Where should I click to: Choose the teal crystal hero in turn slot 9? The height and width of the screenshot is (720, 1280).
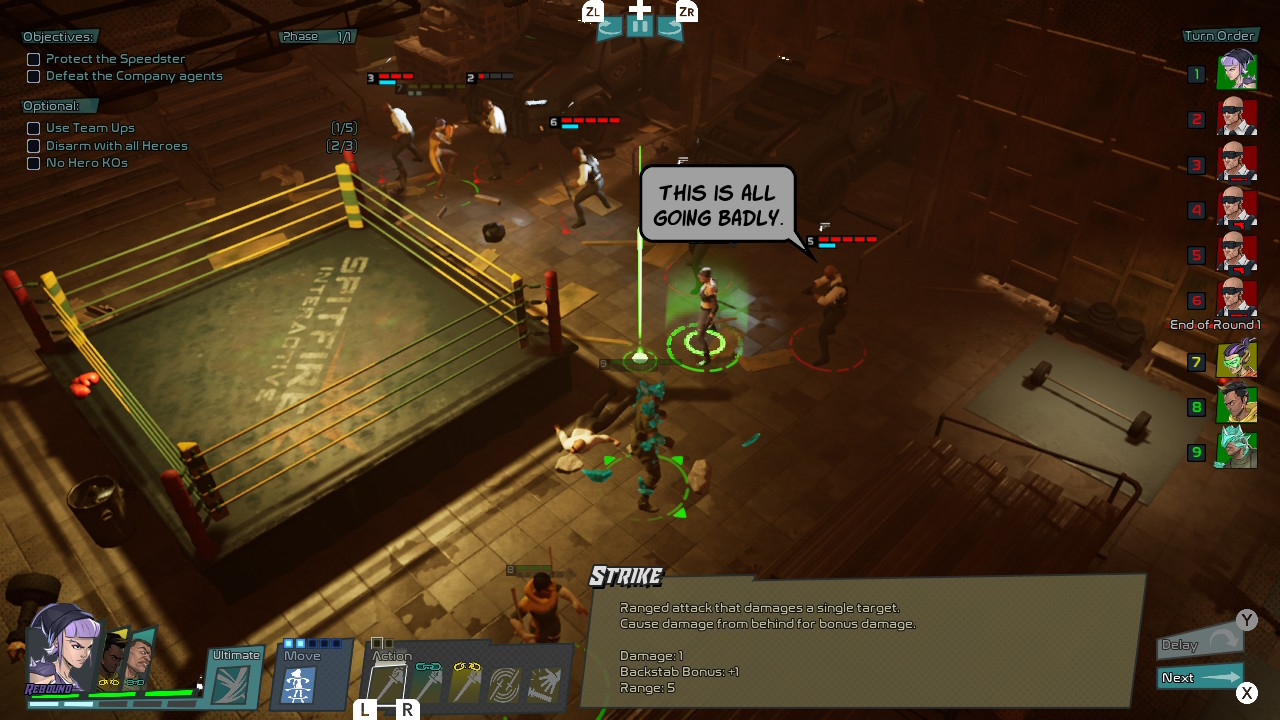coord(1237,451)
